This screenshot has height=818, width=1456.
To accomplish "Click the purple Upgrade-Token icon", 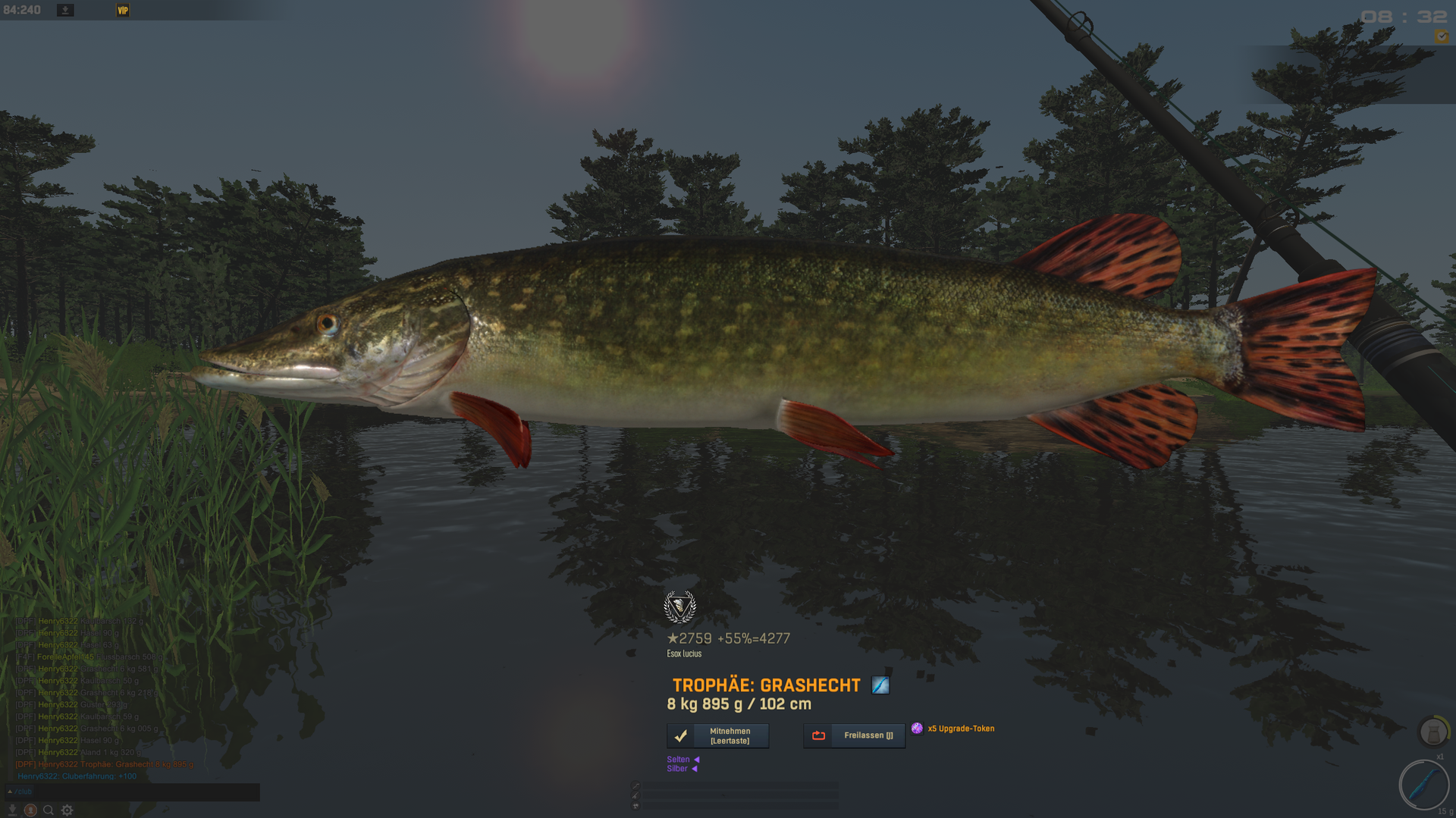I will click(x=917, y=729).
